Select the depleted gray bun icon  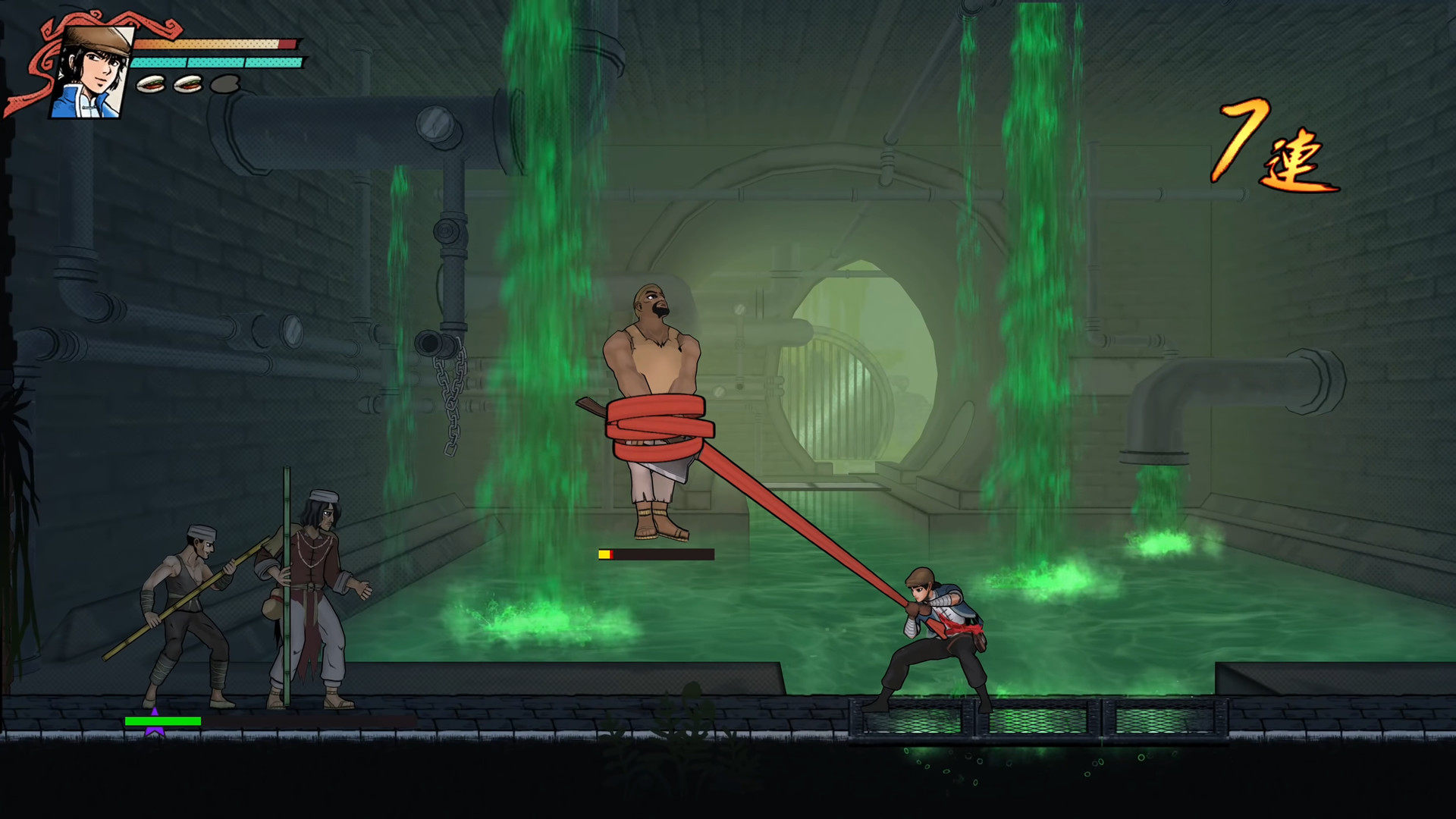point(224,83)
